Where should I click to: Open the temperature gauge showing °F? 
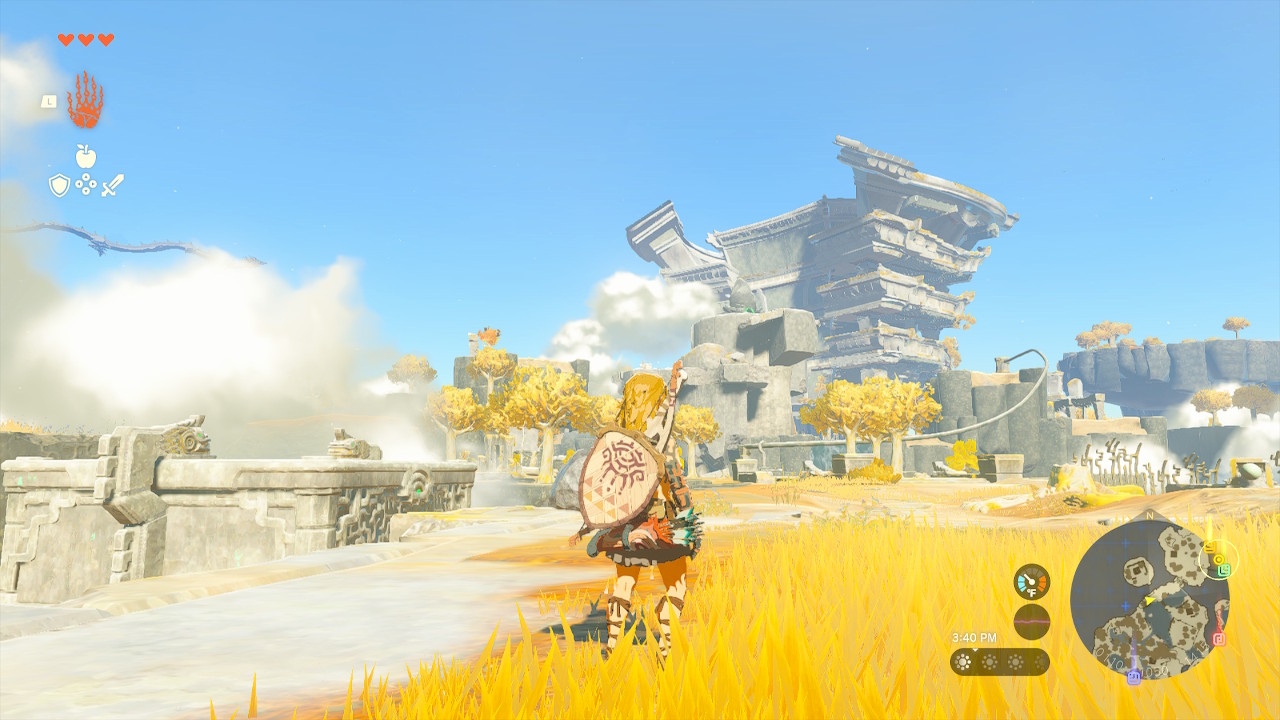[x=1031, y=581]
